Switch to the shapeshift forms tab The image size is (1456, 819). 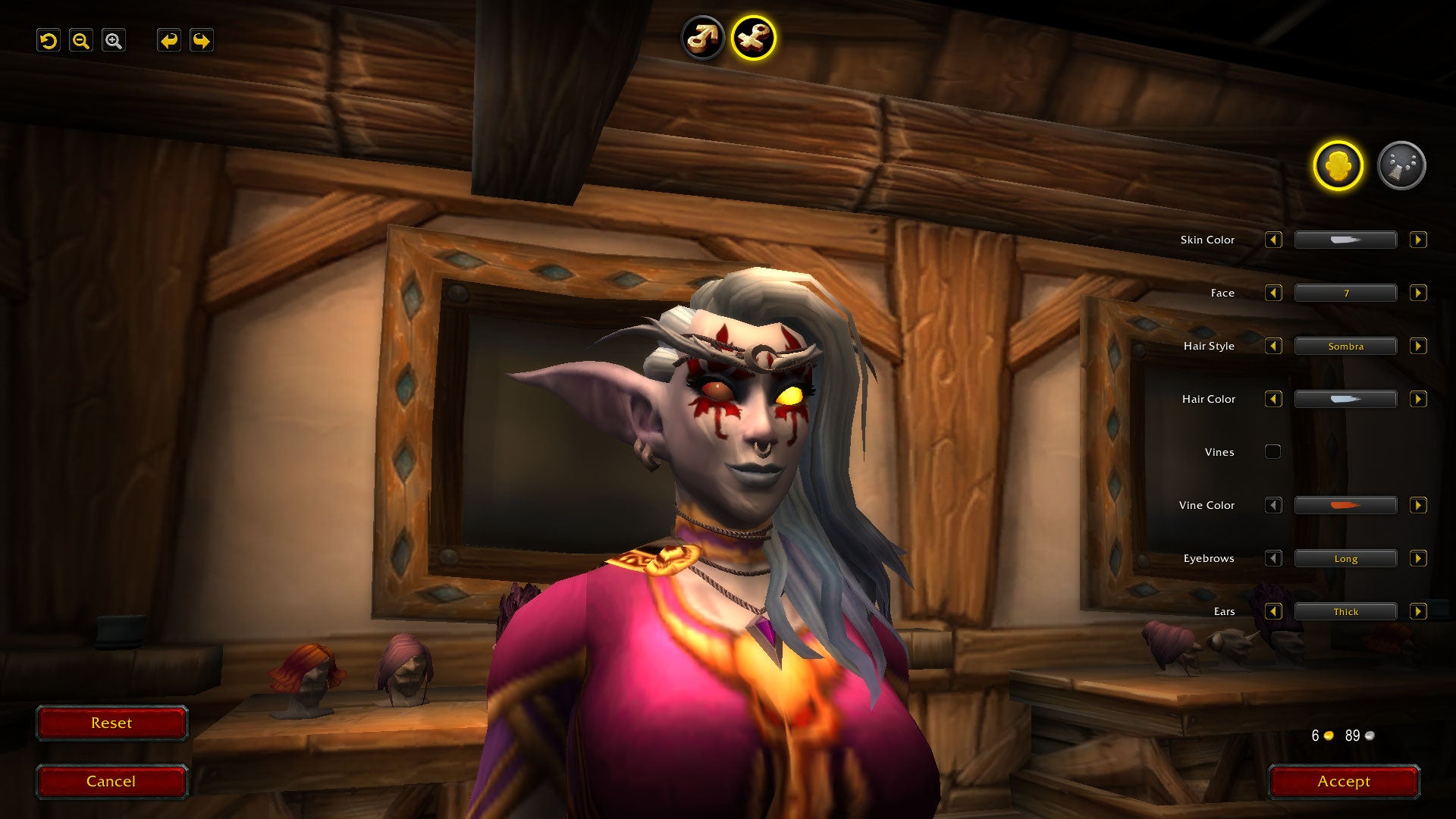point(1401,165)
